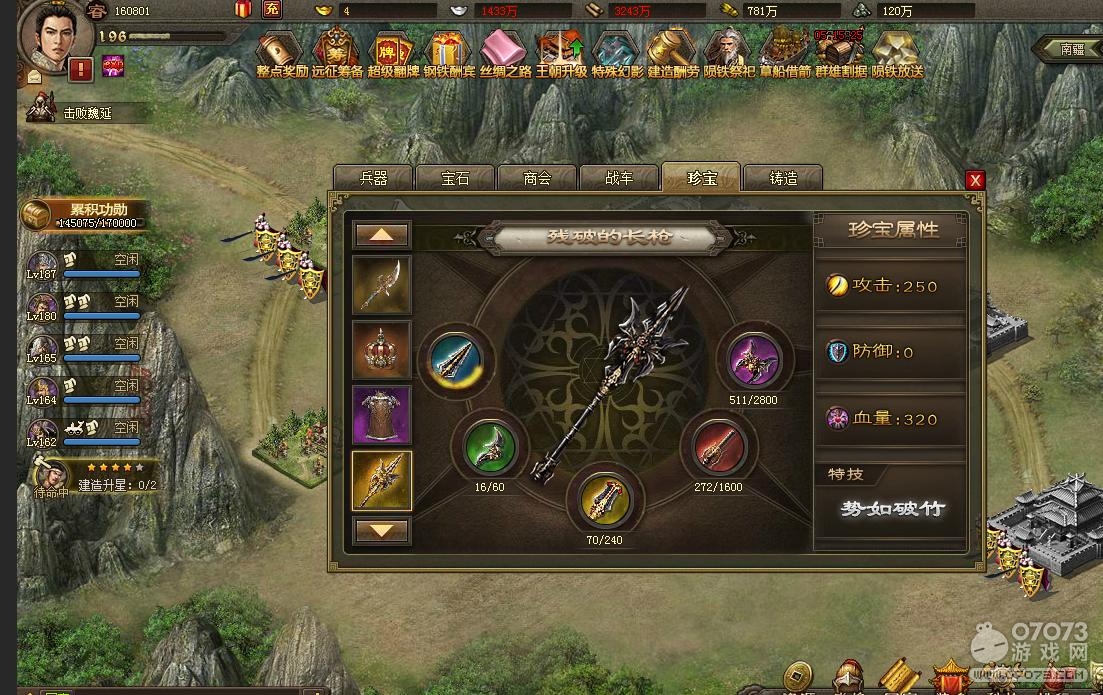Screen dimensions: 1103x695
Task: Select the crown treasure thumbnail
Action: [381, 350]
